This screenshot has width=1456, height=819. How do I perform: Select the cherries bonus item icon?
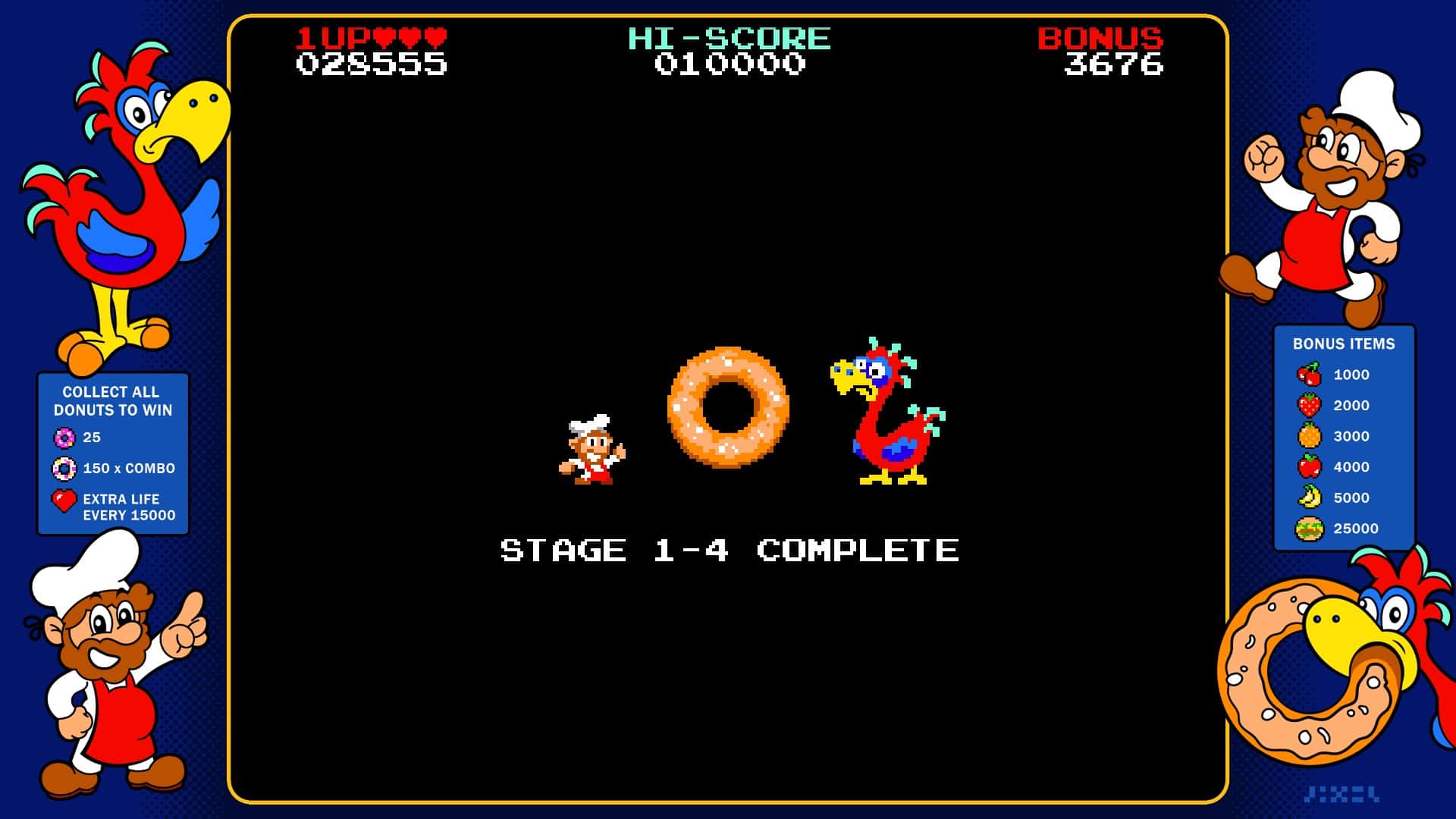coord(1309,374)
